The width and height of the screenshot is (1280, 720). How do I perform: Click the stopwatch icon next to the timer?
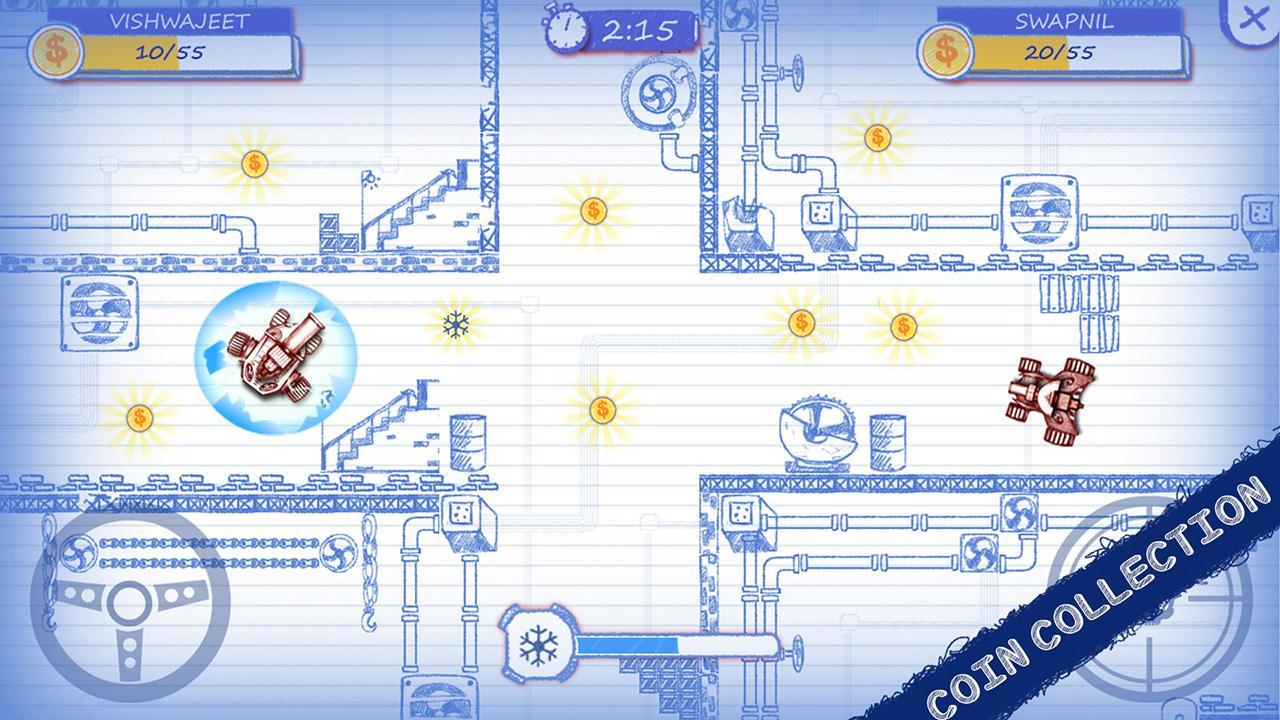click(566, 28)
